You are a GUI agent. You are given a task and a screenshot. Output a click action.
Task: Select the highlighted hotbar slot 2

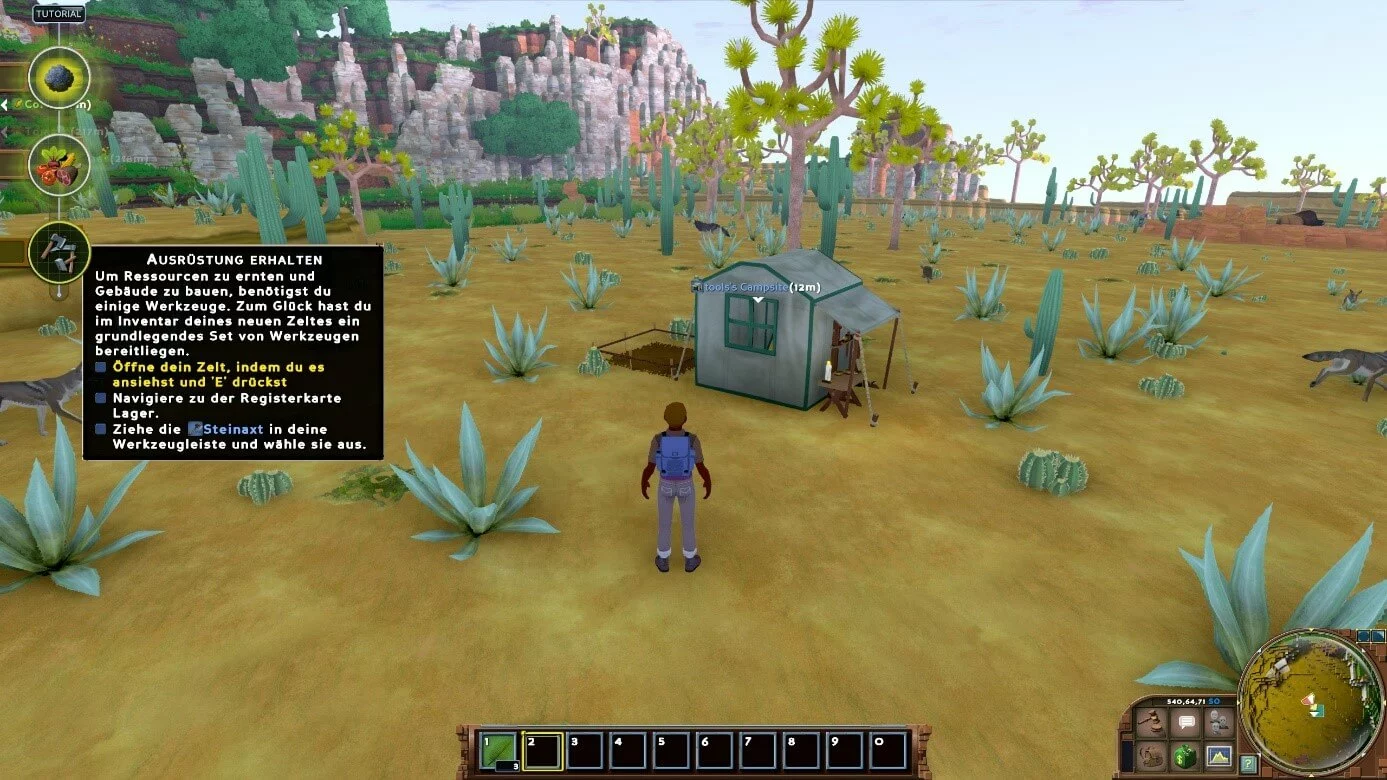(x=542, y=750)
